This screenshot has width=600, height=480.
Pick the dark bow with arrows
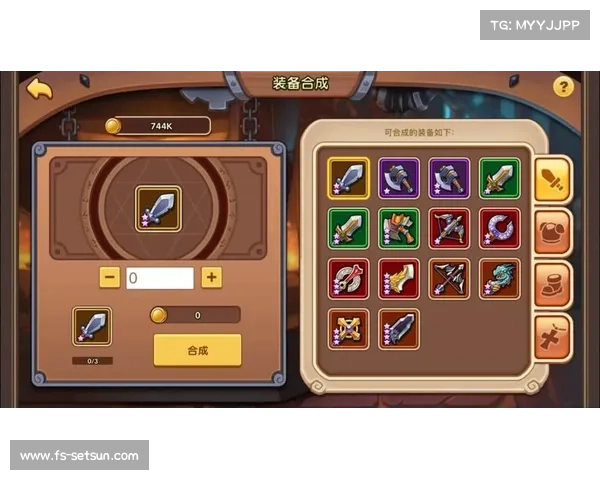point(449,279)
